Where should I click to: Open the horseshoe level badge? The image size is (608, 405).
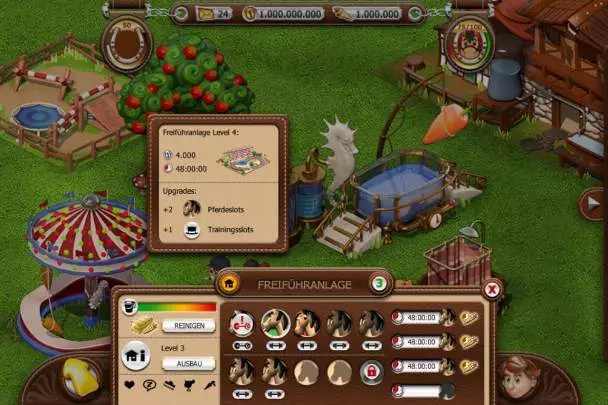pos(127,43)
